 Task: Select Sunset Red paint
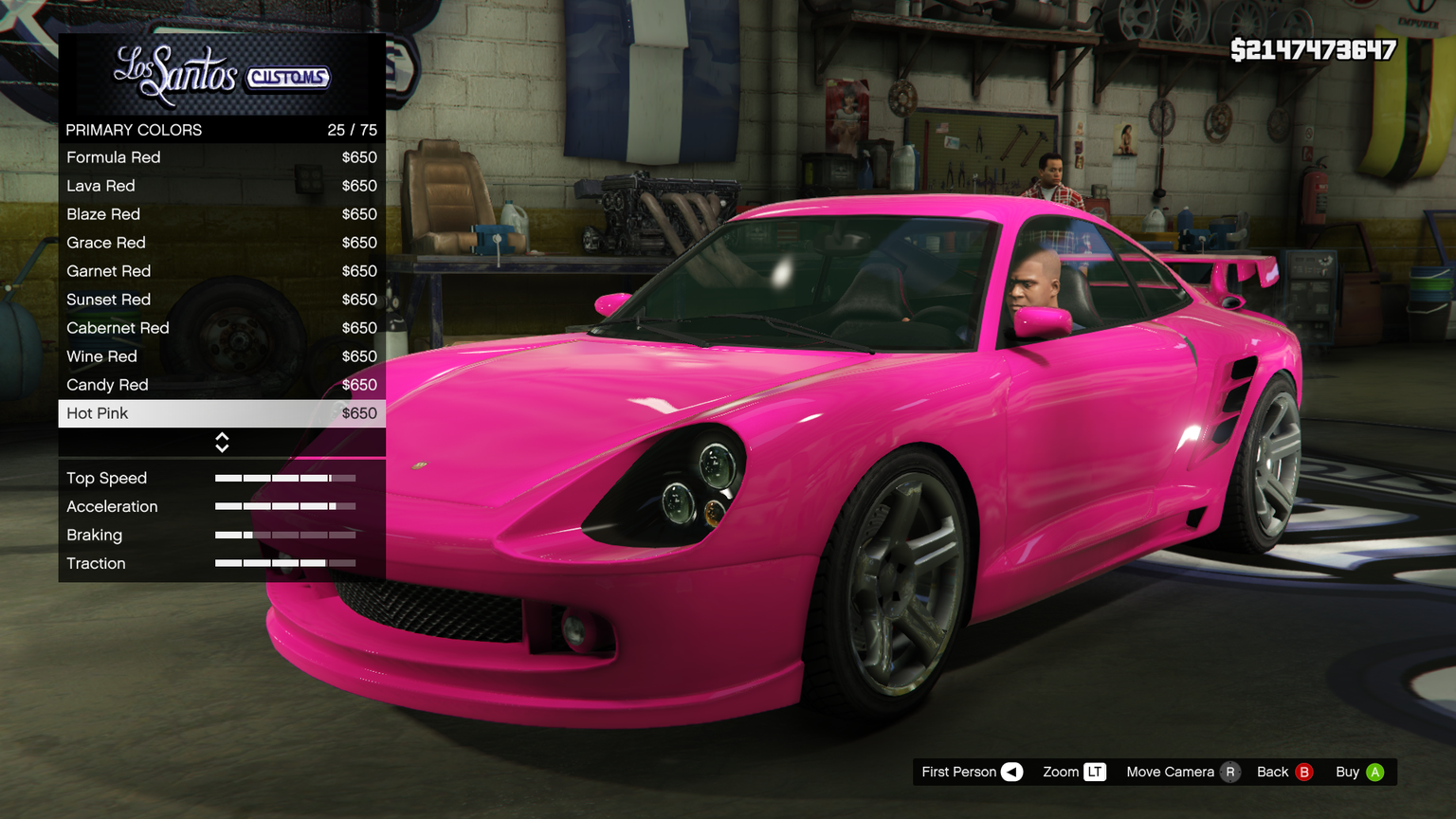tap(221, 300)
